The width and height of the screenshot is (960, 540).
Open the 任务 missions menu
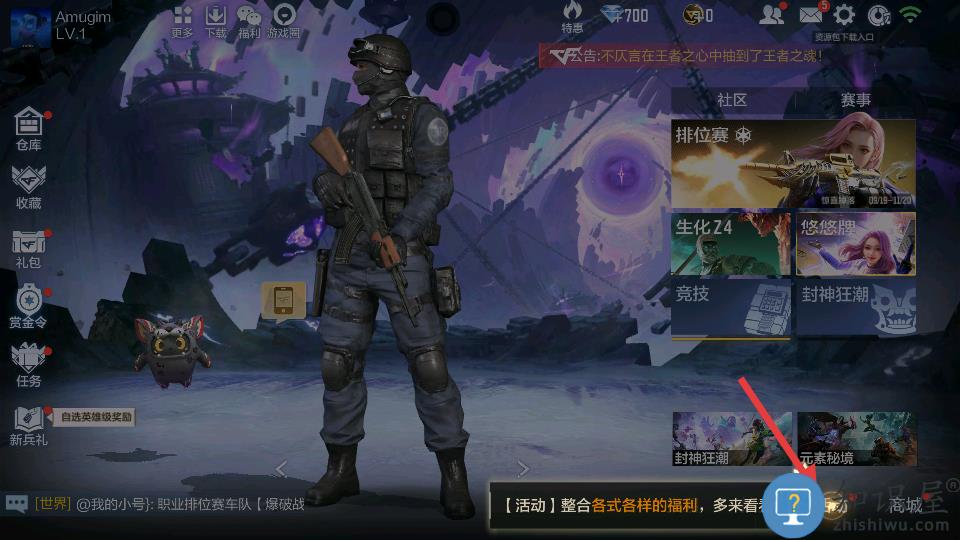[29, 364]
